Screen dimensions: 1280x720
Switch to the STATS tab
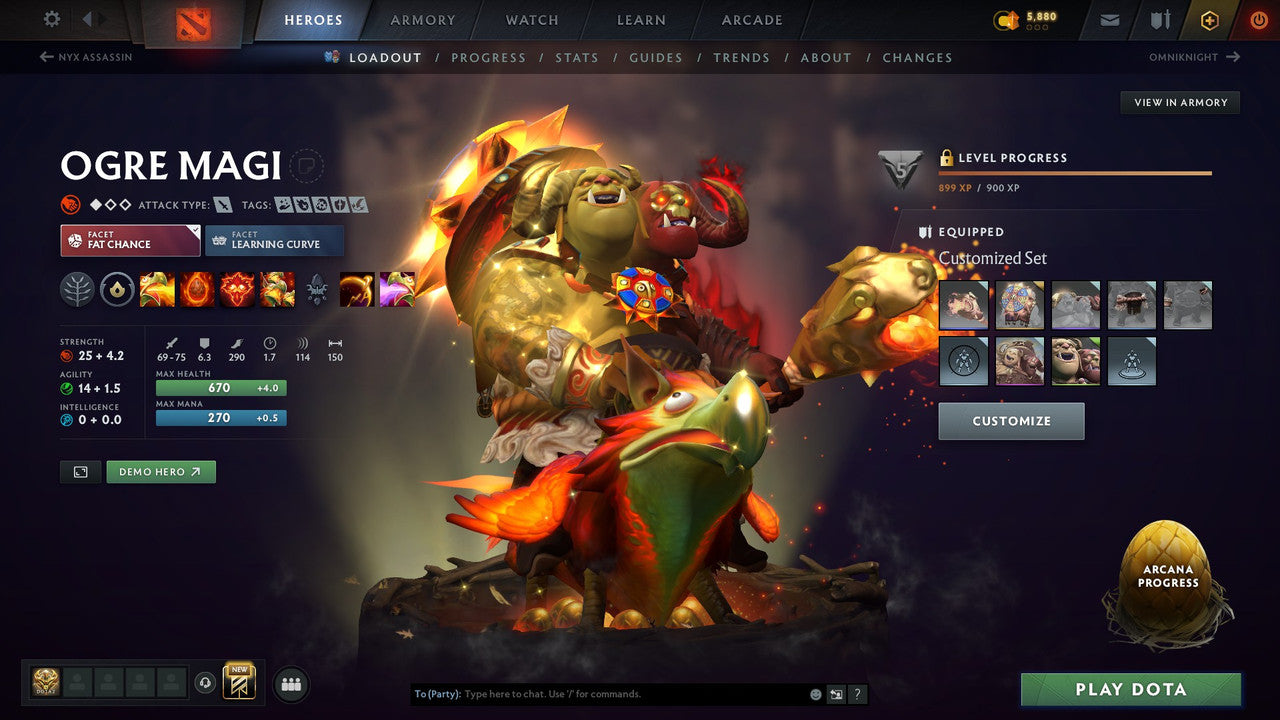(577, 57)
